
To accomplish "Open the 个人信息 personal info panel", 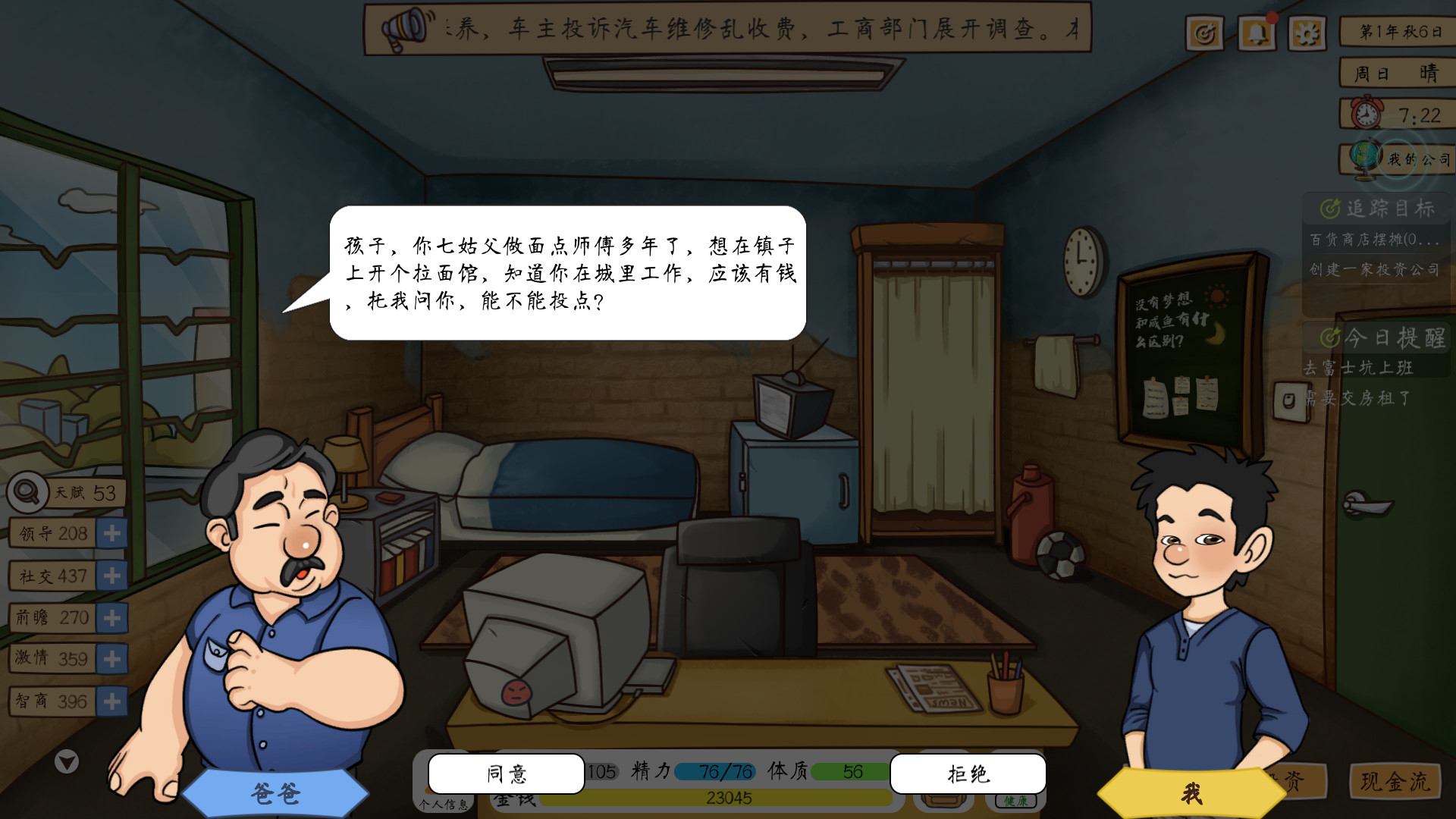I will pos(444,805).
